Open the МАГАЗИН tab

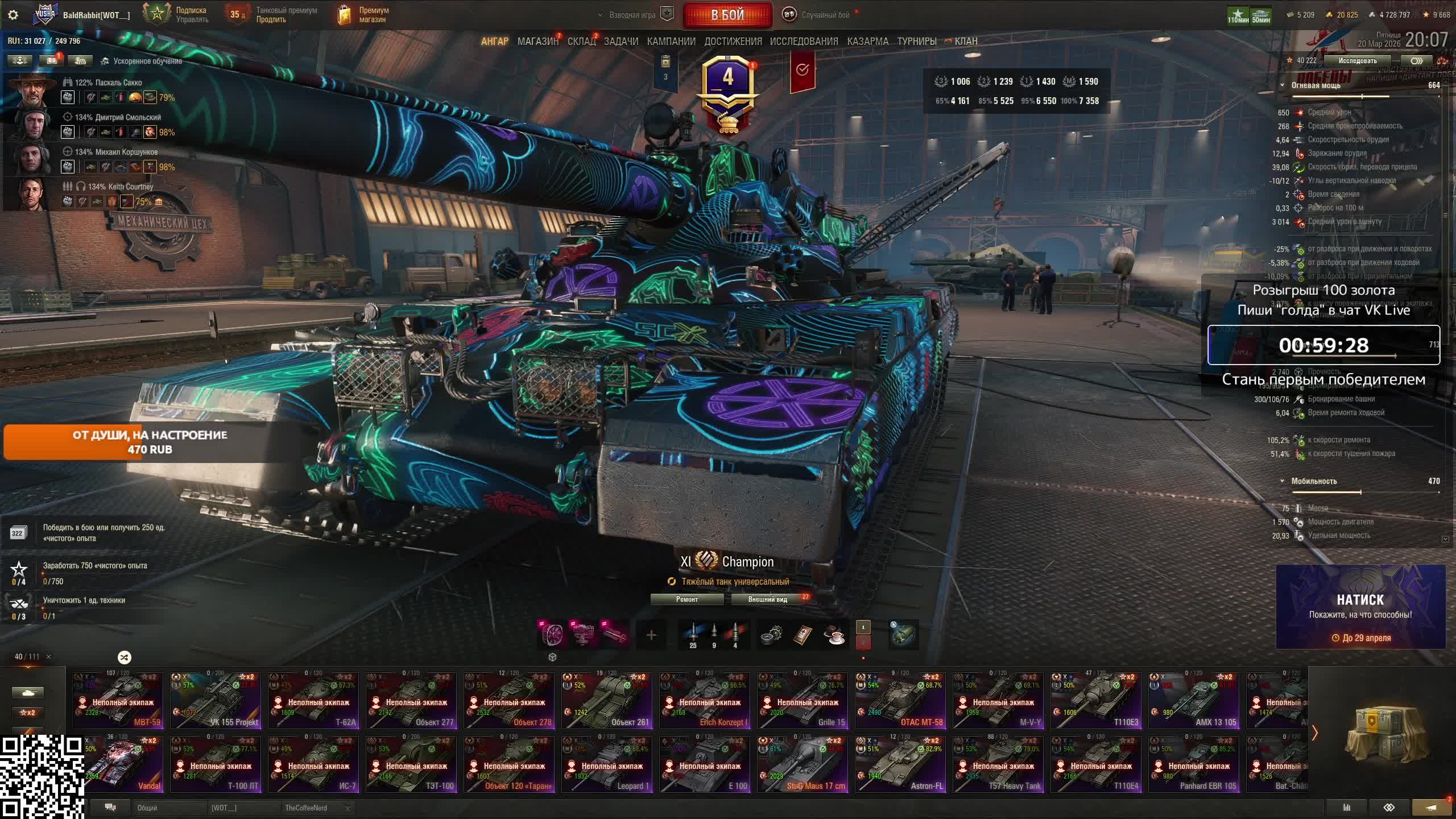537,42
